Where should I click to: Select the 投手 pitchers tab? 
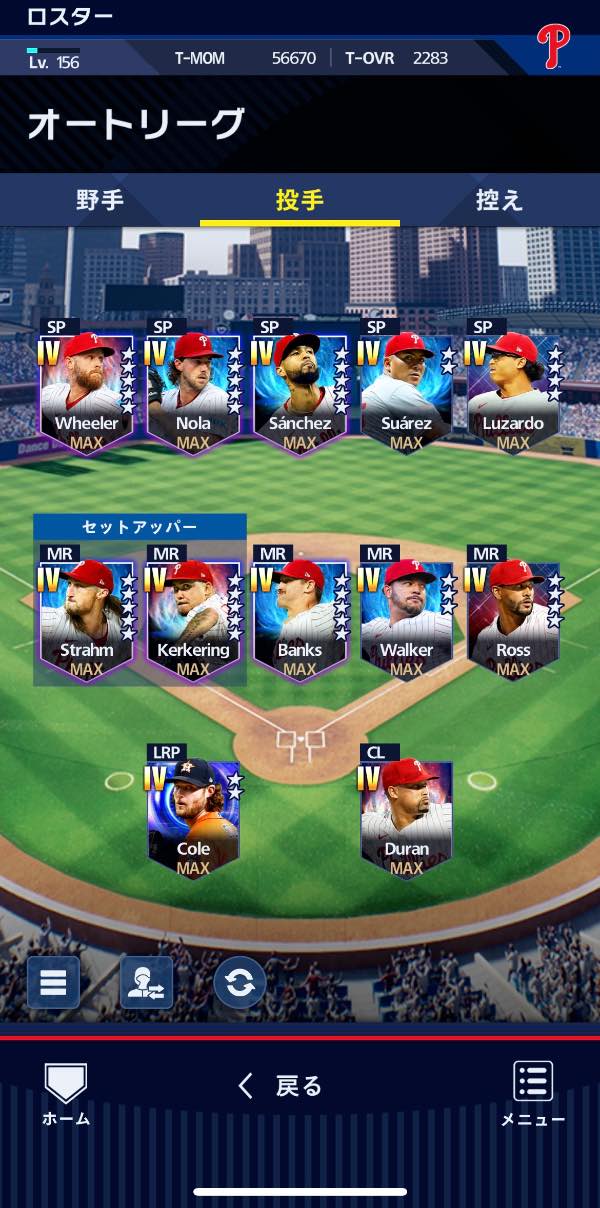(300, 200)
